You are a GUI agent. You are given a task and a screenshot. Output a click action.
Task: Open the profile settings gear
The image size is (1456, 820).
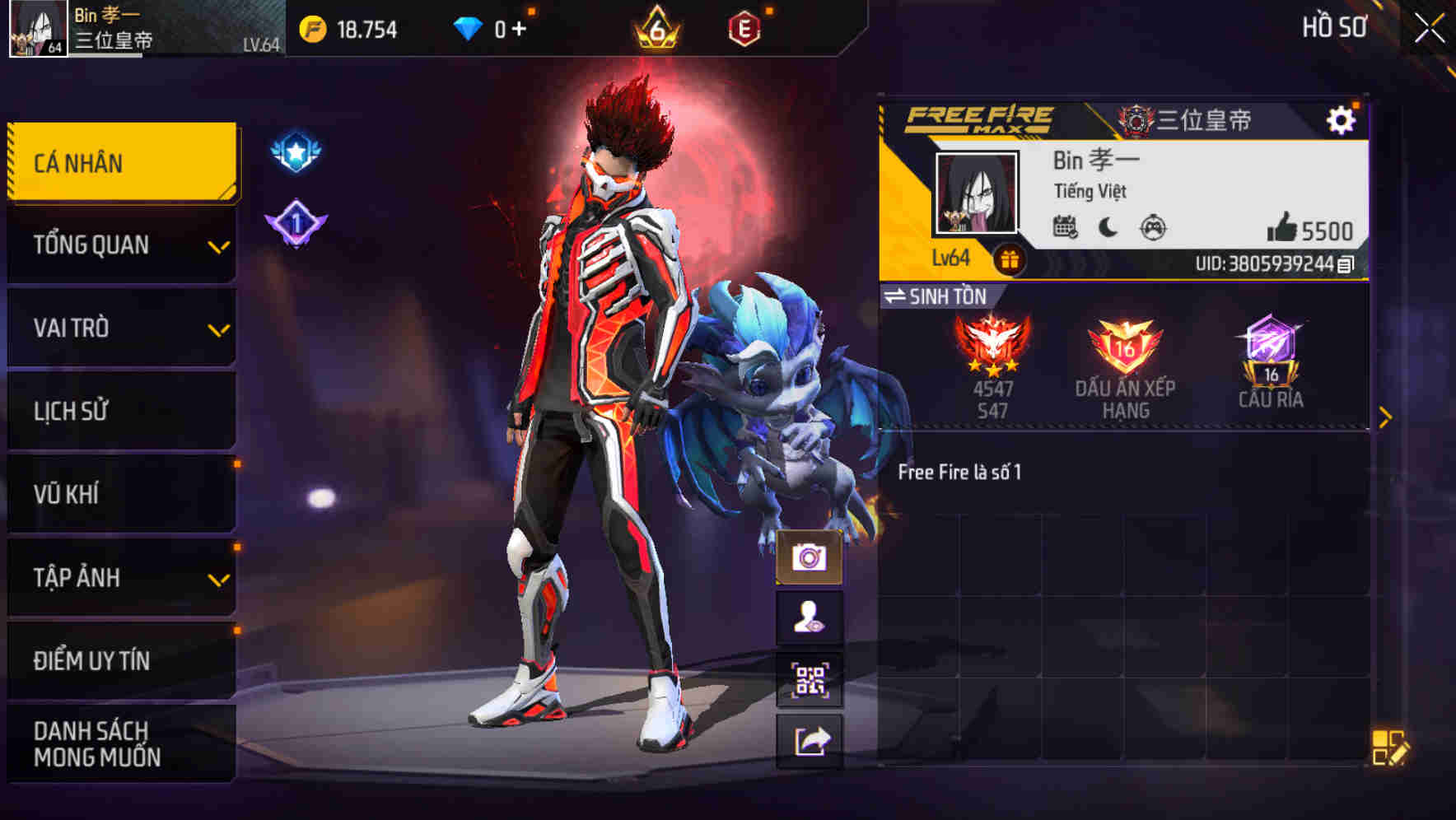tap(1342, 119)
